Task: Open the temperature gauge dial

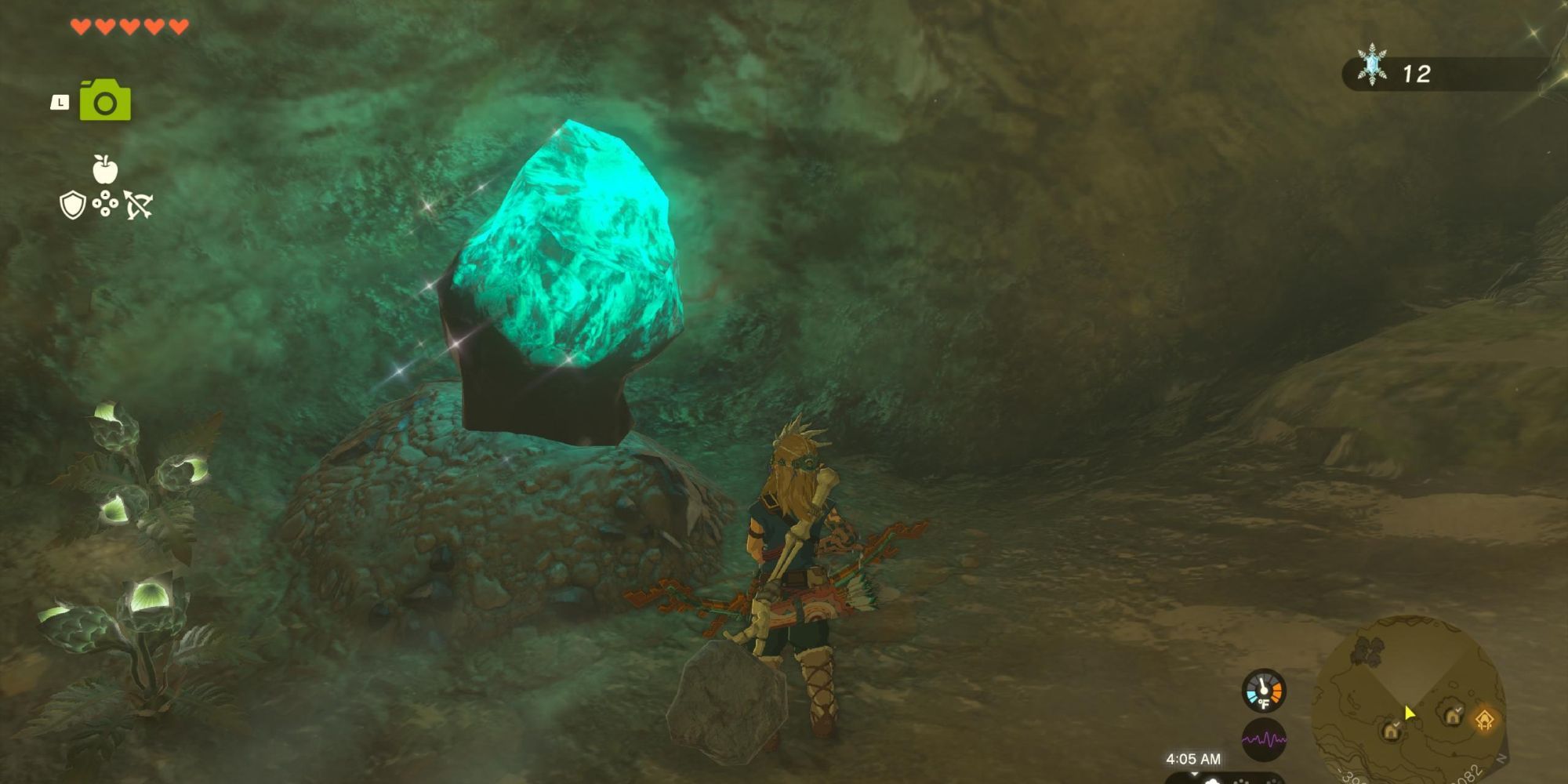Action: pos(1264,690)
